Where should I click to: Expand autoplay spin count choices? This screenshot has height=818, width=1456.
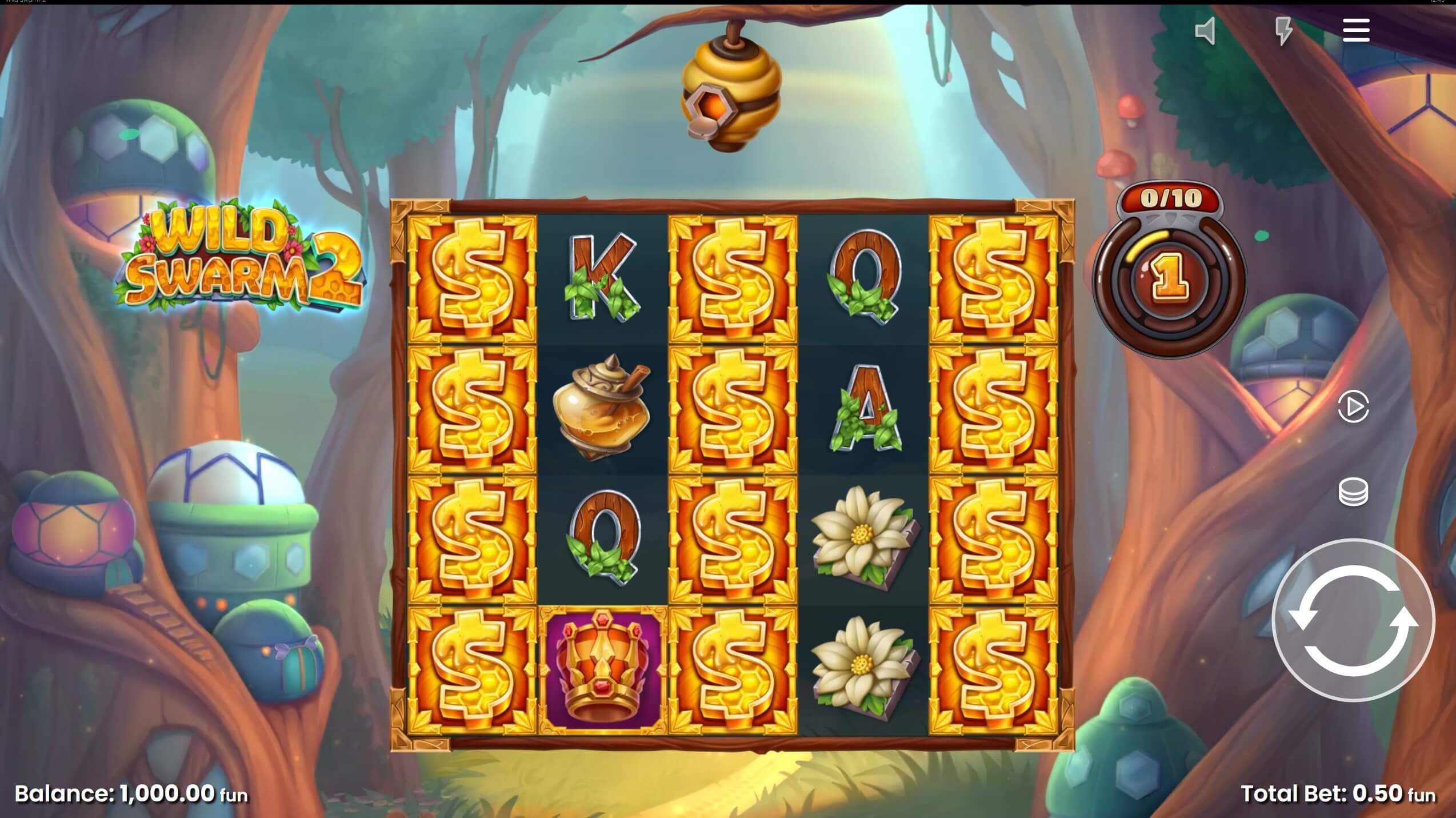point(1354,407)
